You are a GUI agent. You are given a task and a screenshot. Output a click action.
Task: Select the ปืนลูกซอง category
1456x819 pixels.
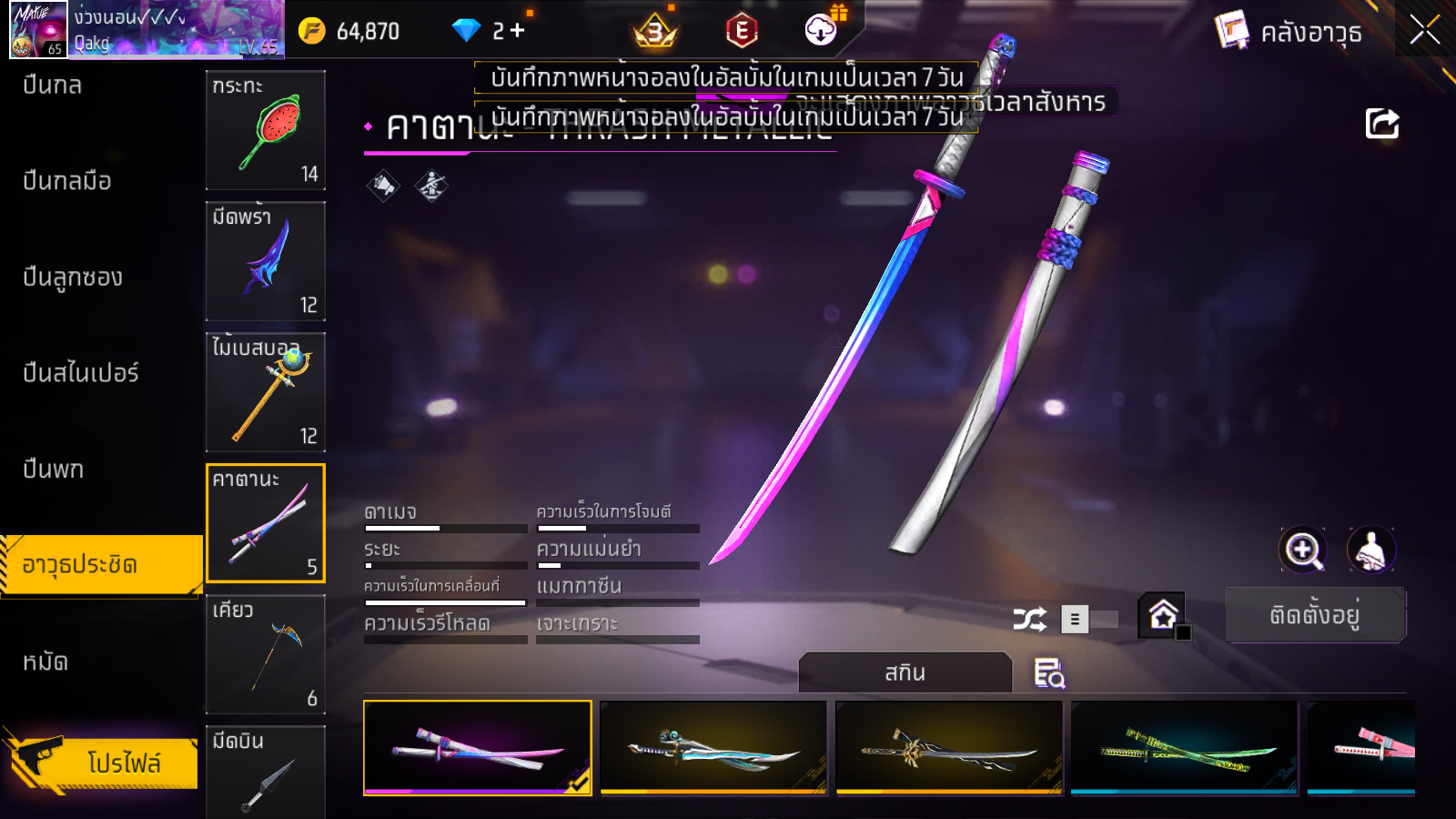pyautogui.click(x=73, y=277)
